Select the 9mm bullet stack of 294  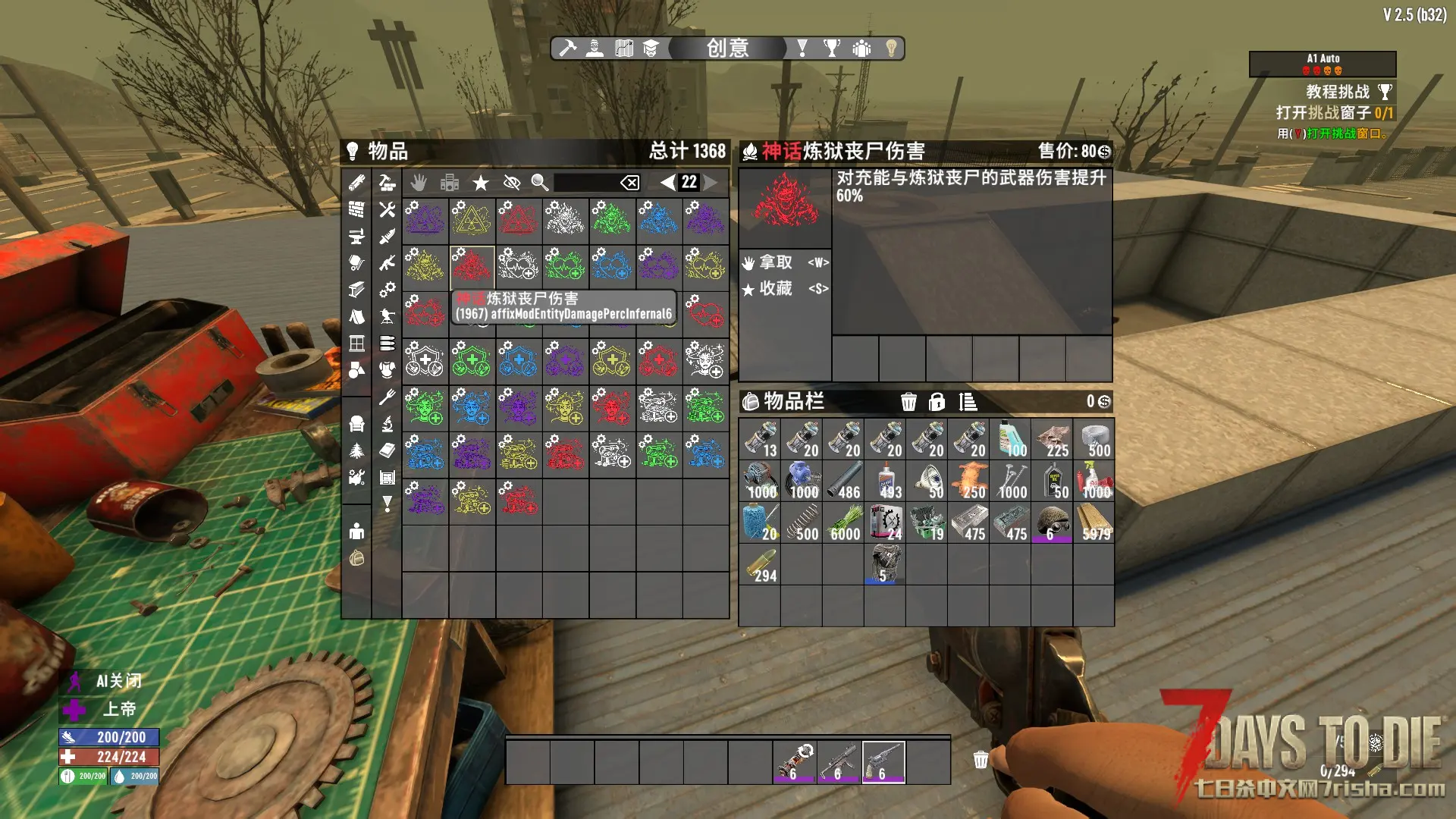point(760,564)
